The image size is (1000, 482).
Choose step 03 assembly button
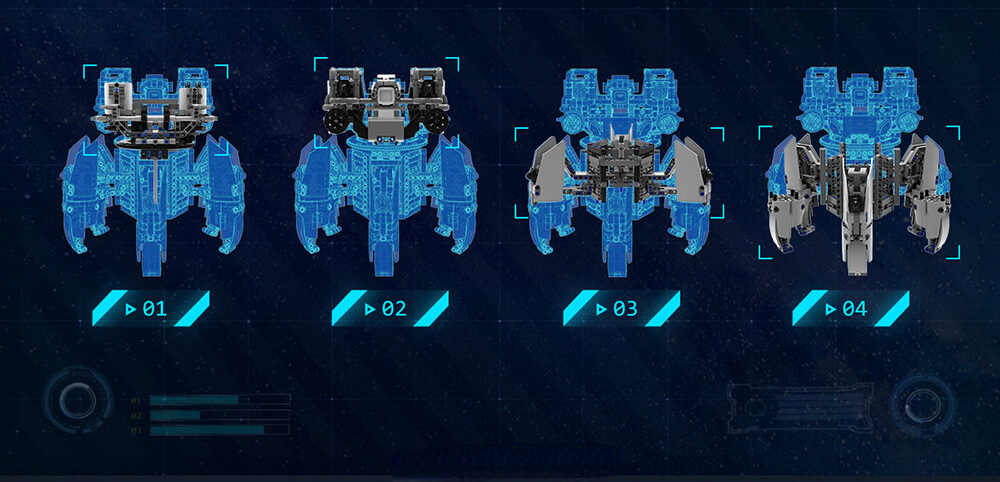point(620,308)
